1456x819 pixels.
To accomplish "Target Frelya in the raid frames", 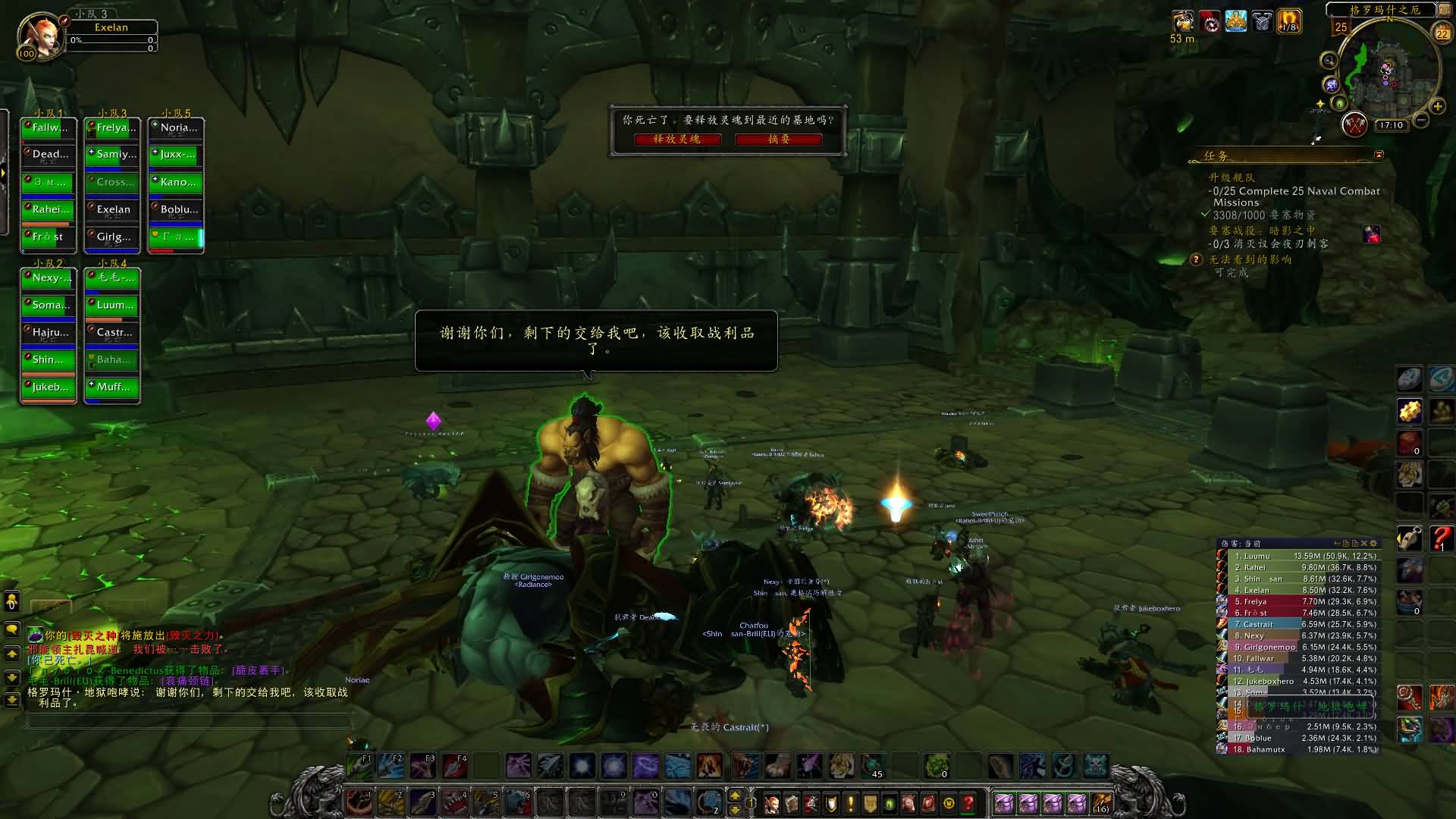I will tap(112, 128).
